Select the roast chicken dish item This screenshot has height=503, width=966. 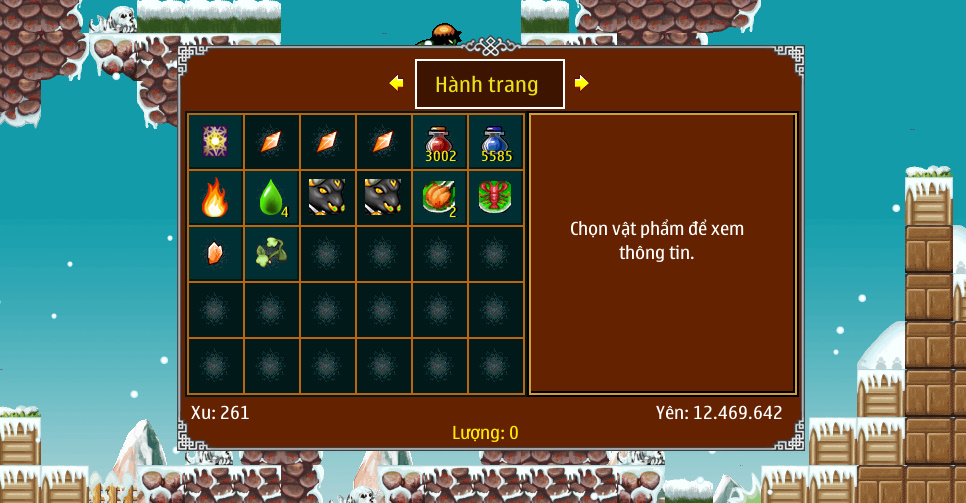(x=440, y=198)
